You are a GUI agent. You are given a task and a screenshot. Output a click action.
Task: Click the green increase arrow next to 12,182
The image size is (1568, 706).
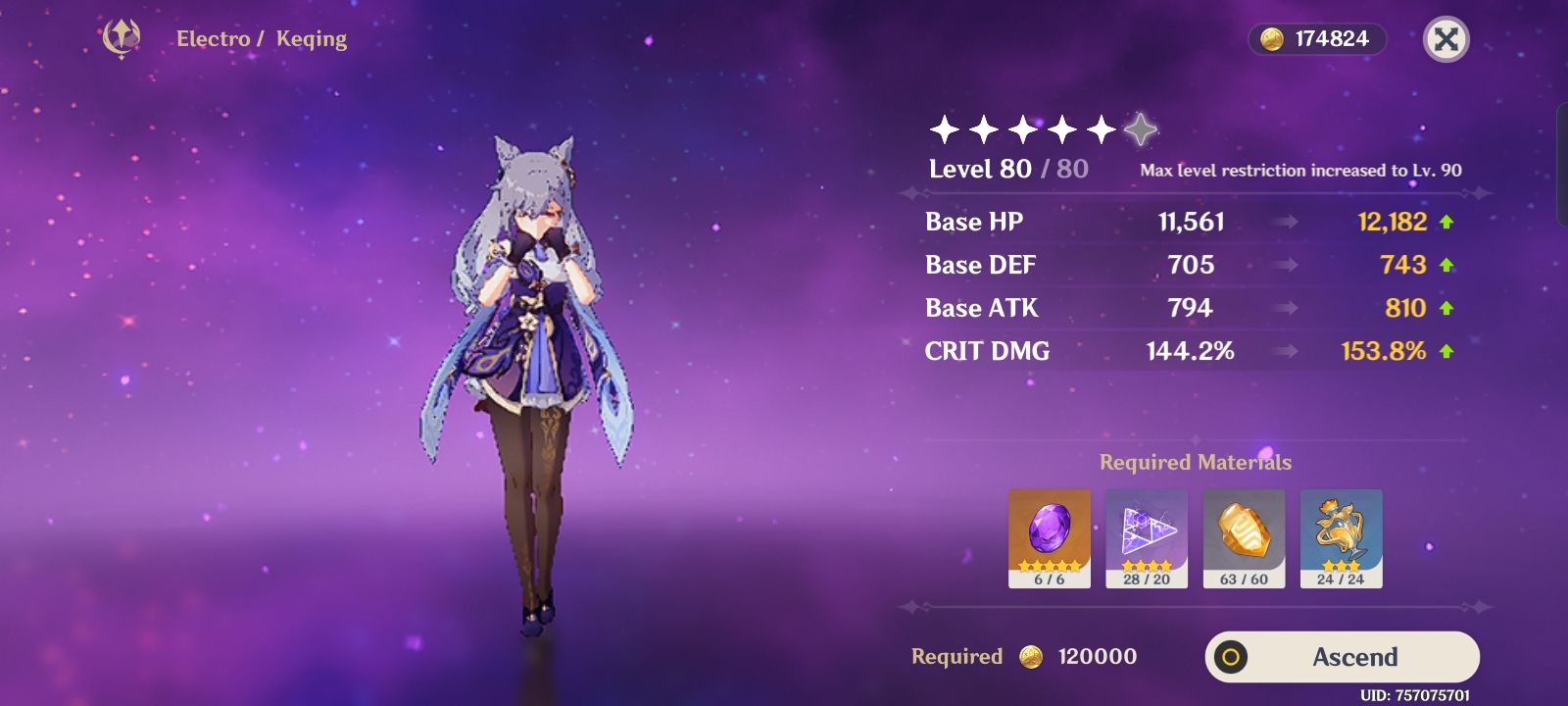tap(1447, 222)
